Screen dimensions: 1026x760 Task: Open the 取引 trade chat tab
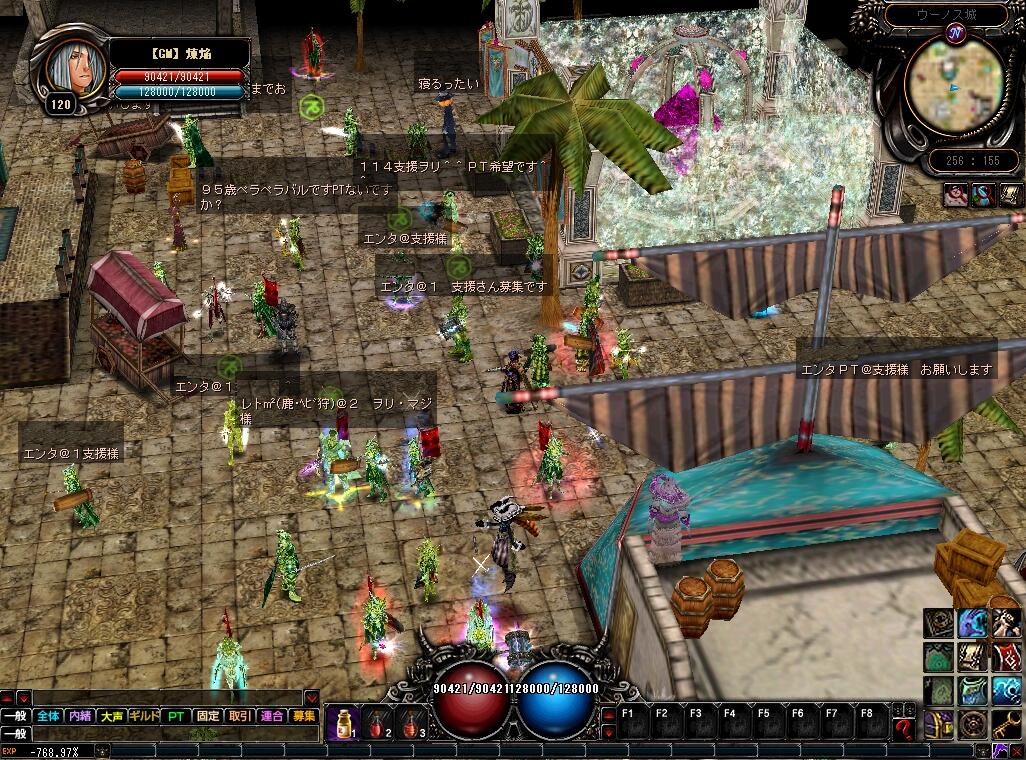(x=240, y=716)
